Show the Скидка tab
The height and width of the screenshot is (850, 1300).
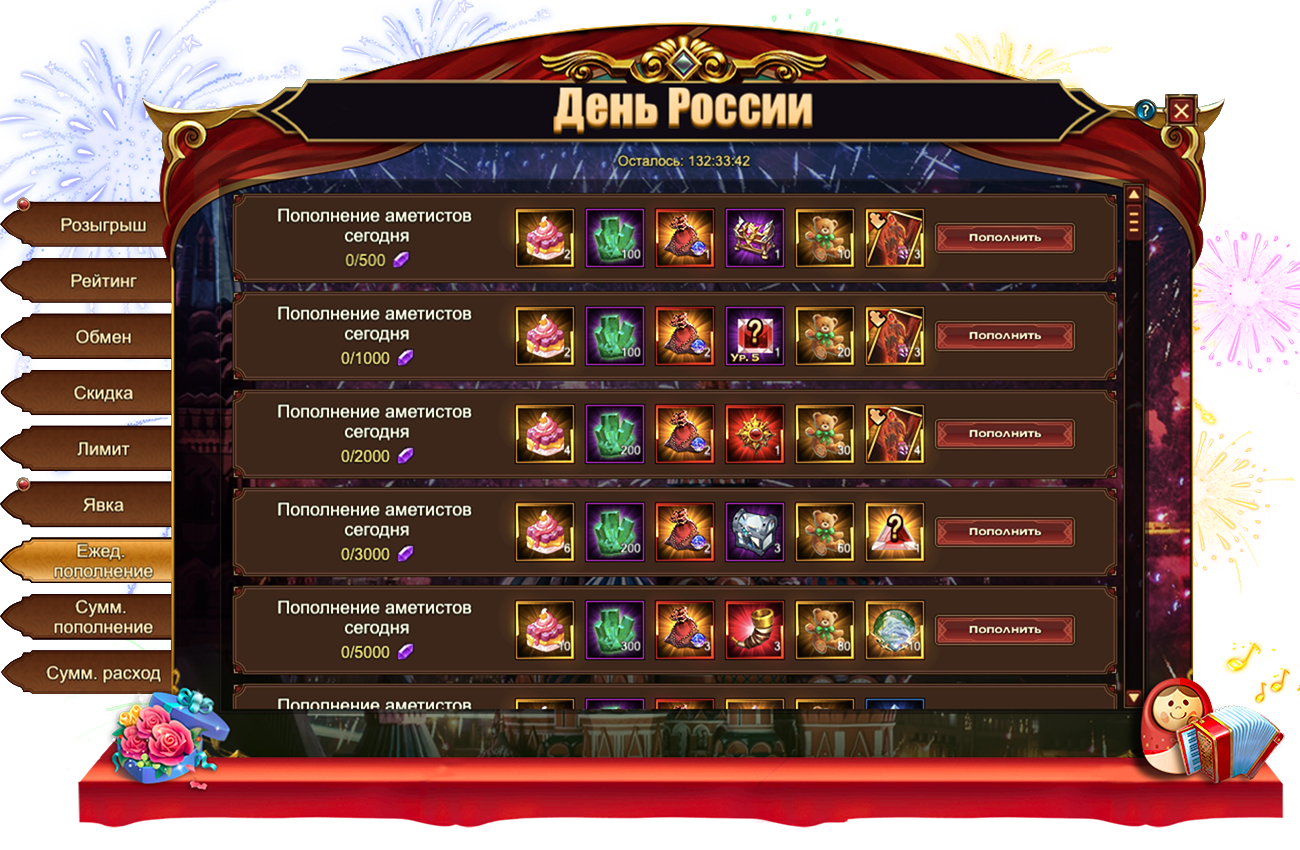[102, 393]
